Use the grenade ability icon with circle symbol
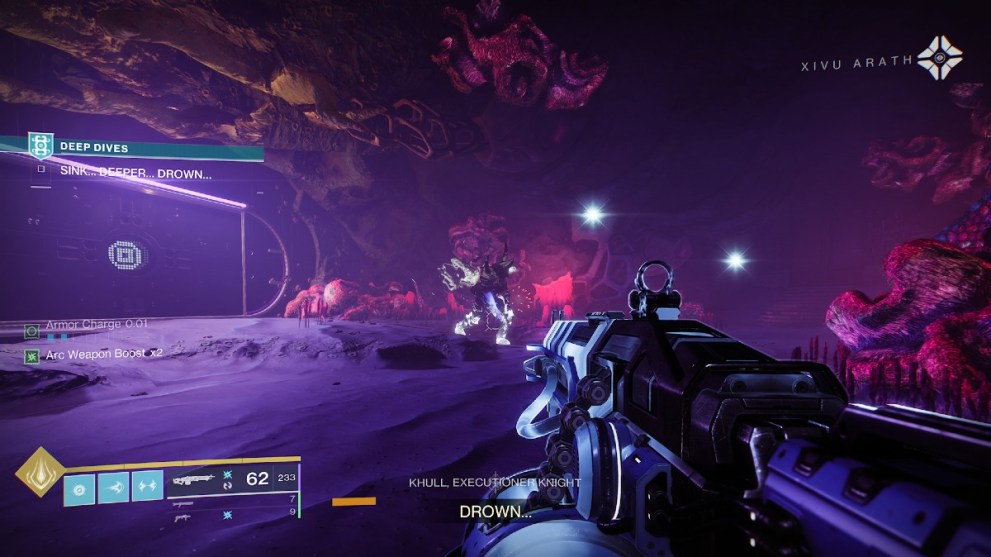The height and width of the screenshot is (557, 991). (x=80, y=486)
